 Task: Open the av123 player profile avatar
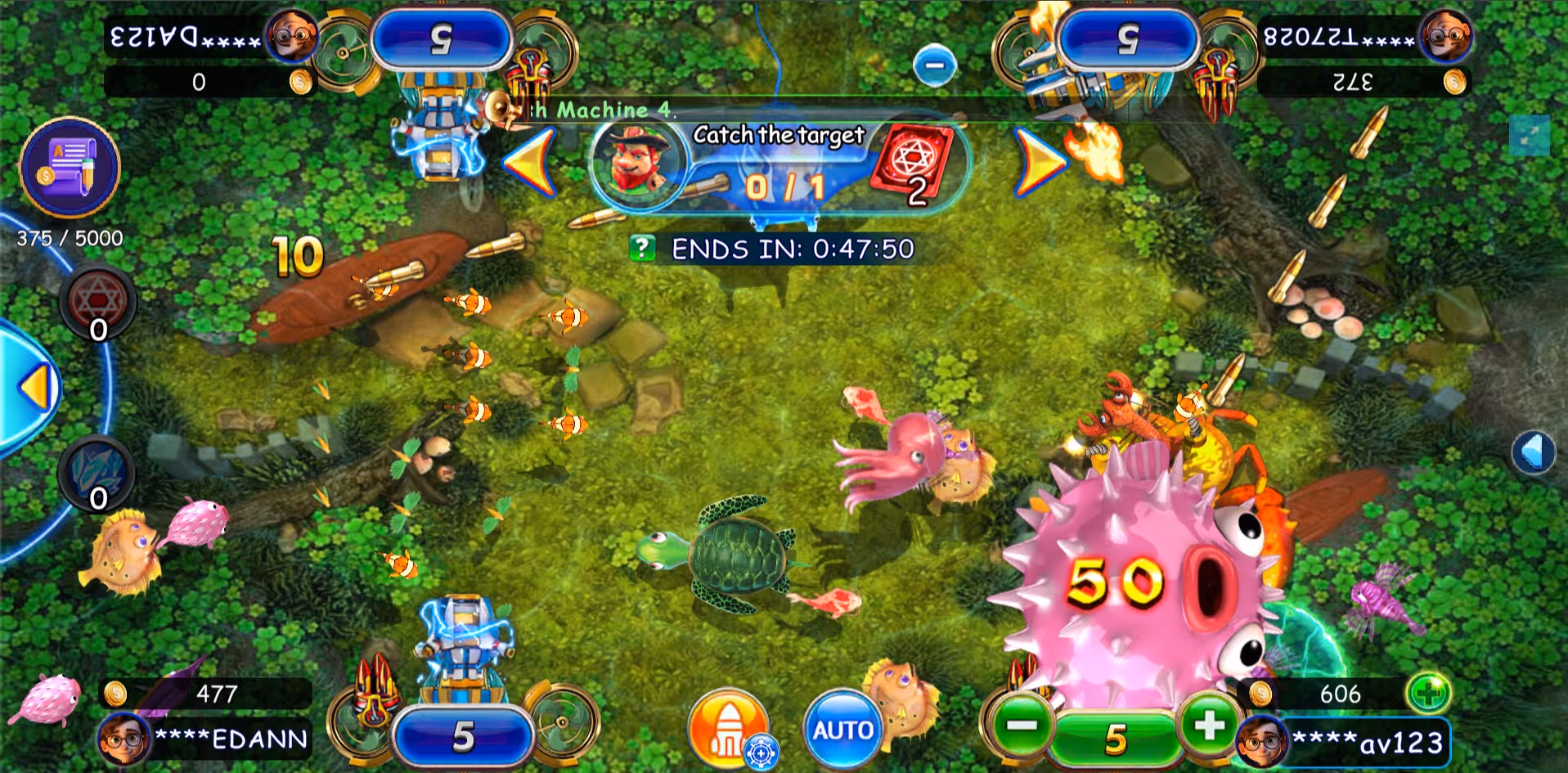[x=1260, y=742]
